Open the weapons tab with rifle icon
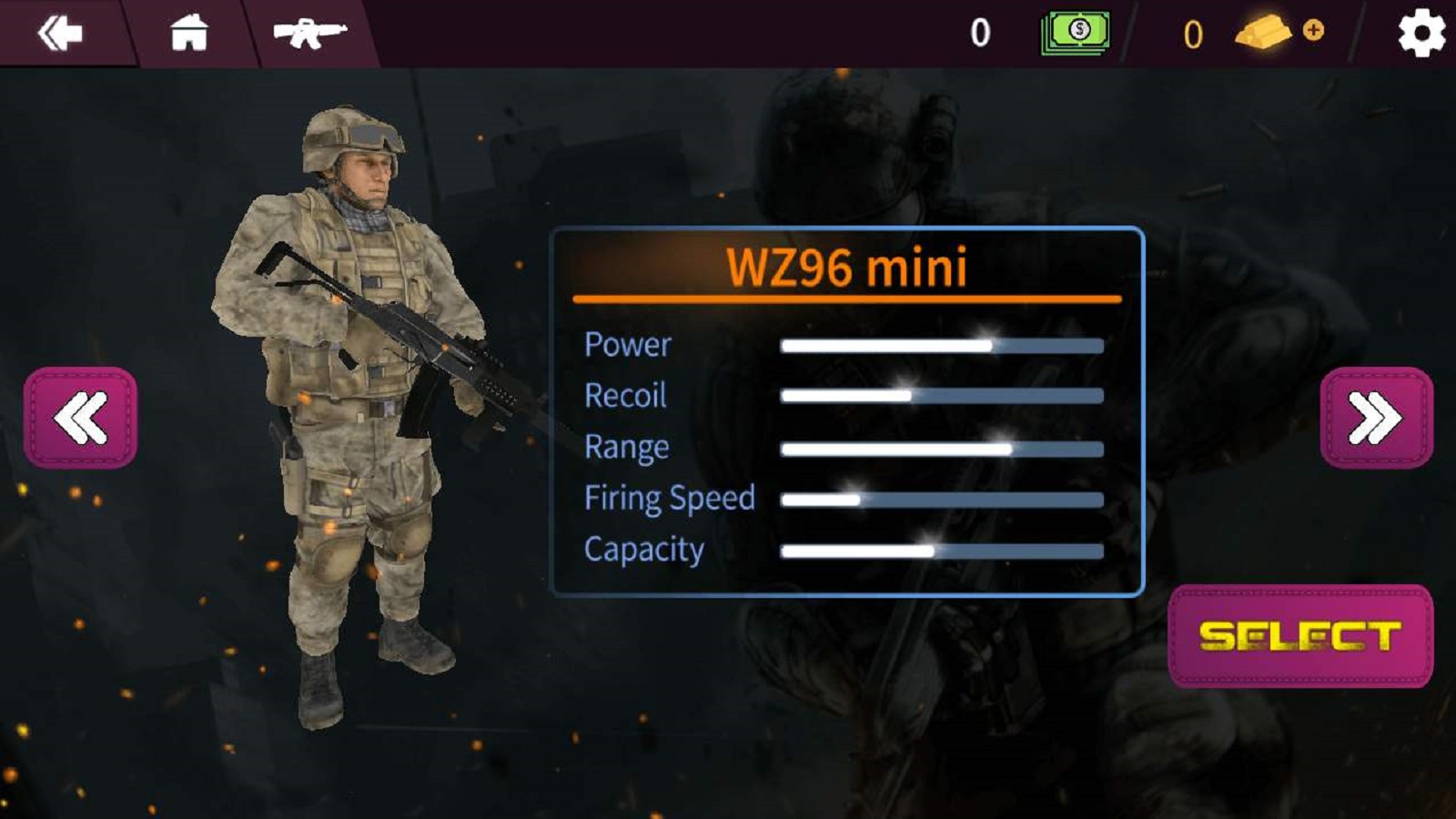 pos(309,34)
